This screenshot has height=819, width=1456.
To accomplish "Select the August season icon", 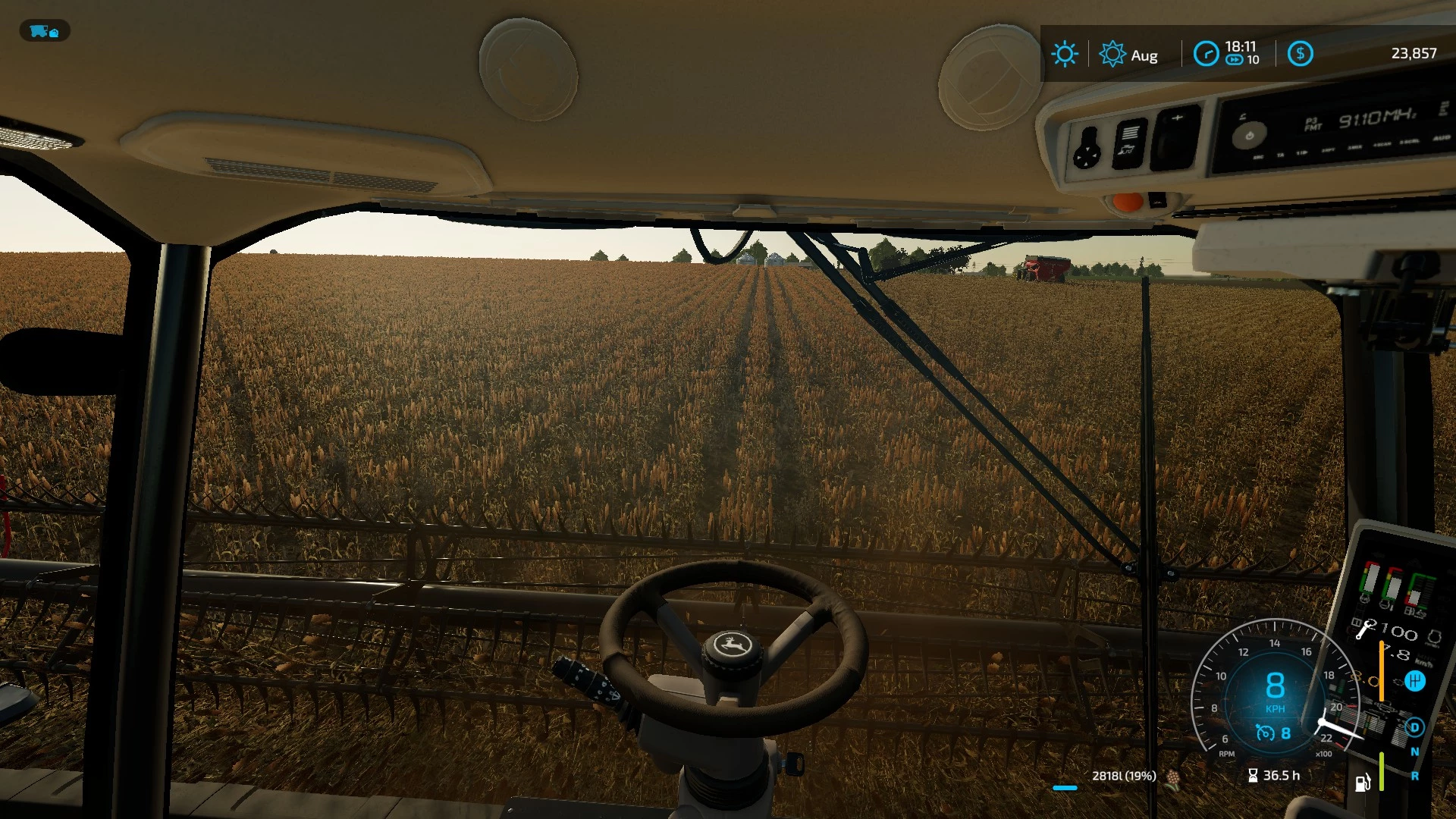I will (x=1113, y=54).
